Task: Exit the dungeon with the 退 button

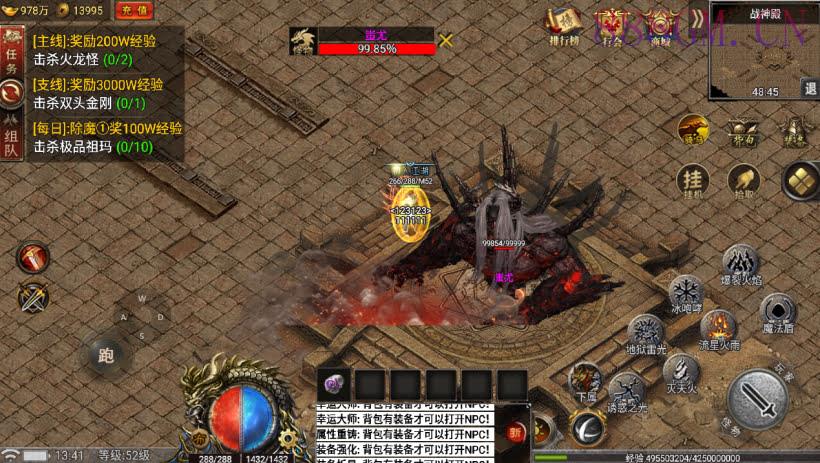Action: click(809, 88)
